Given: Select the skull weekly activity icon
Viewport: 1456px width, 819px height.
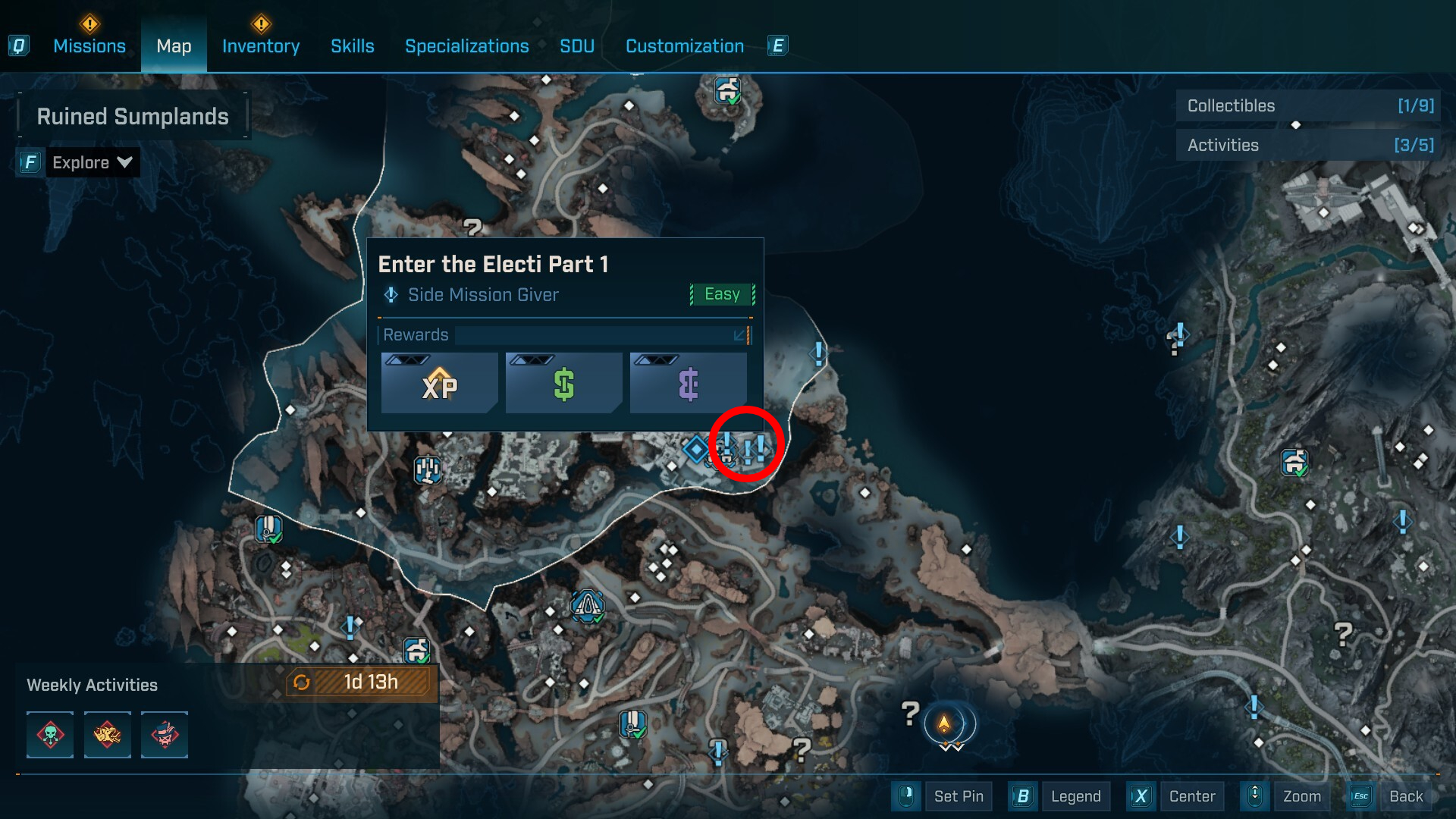Looking at the screenshot, I should 50,735.
